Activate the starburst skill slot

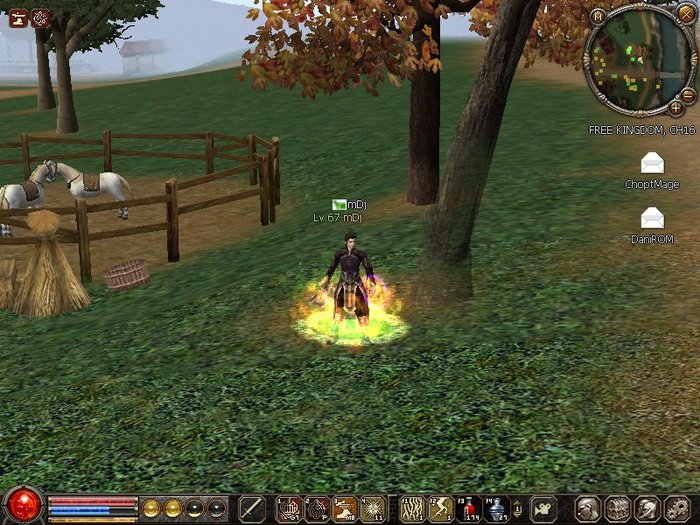coord(373,508)
